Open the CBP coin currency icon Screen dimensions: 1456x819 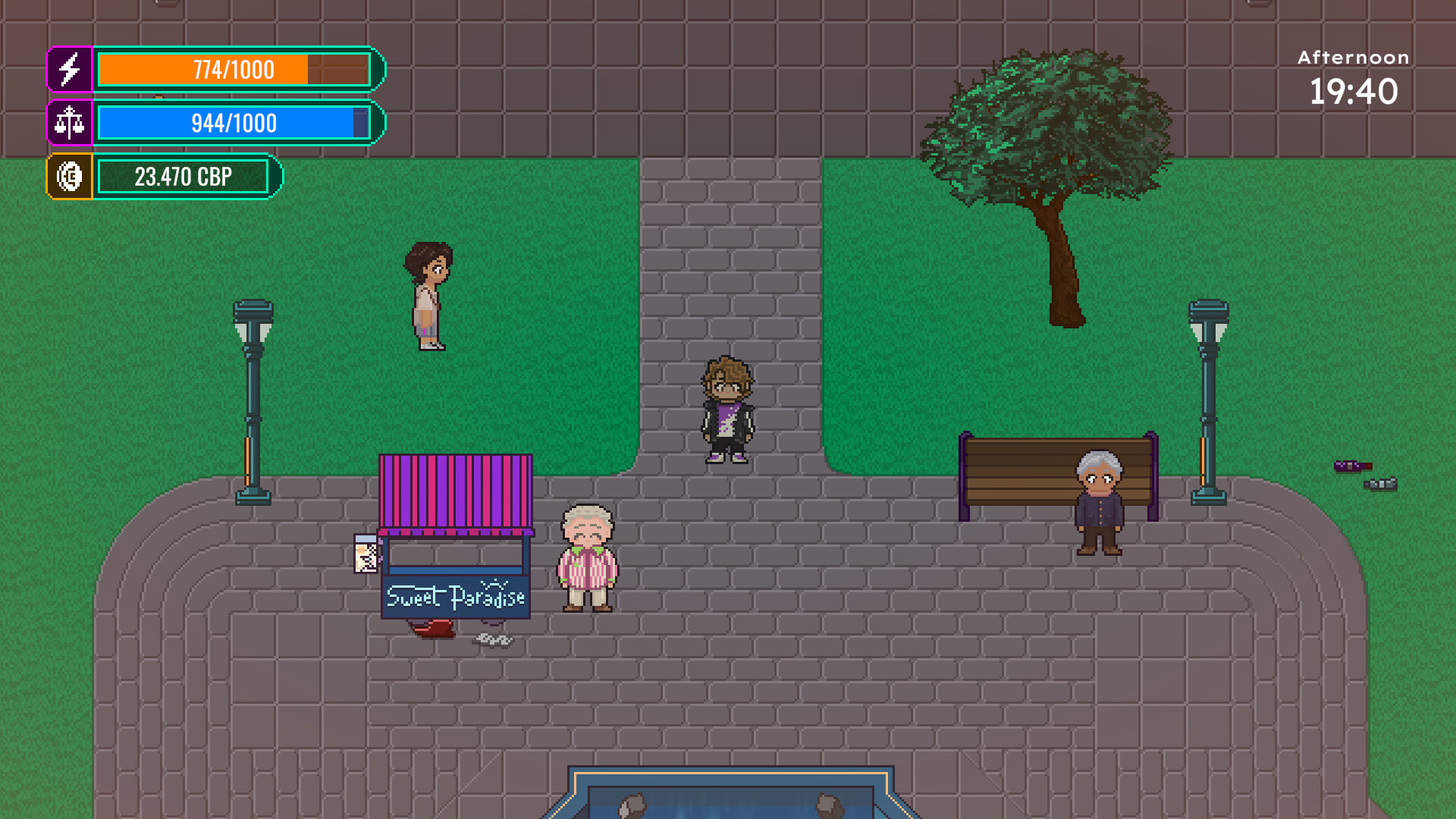pos(70,176)
